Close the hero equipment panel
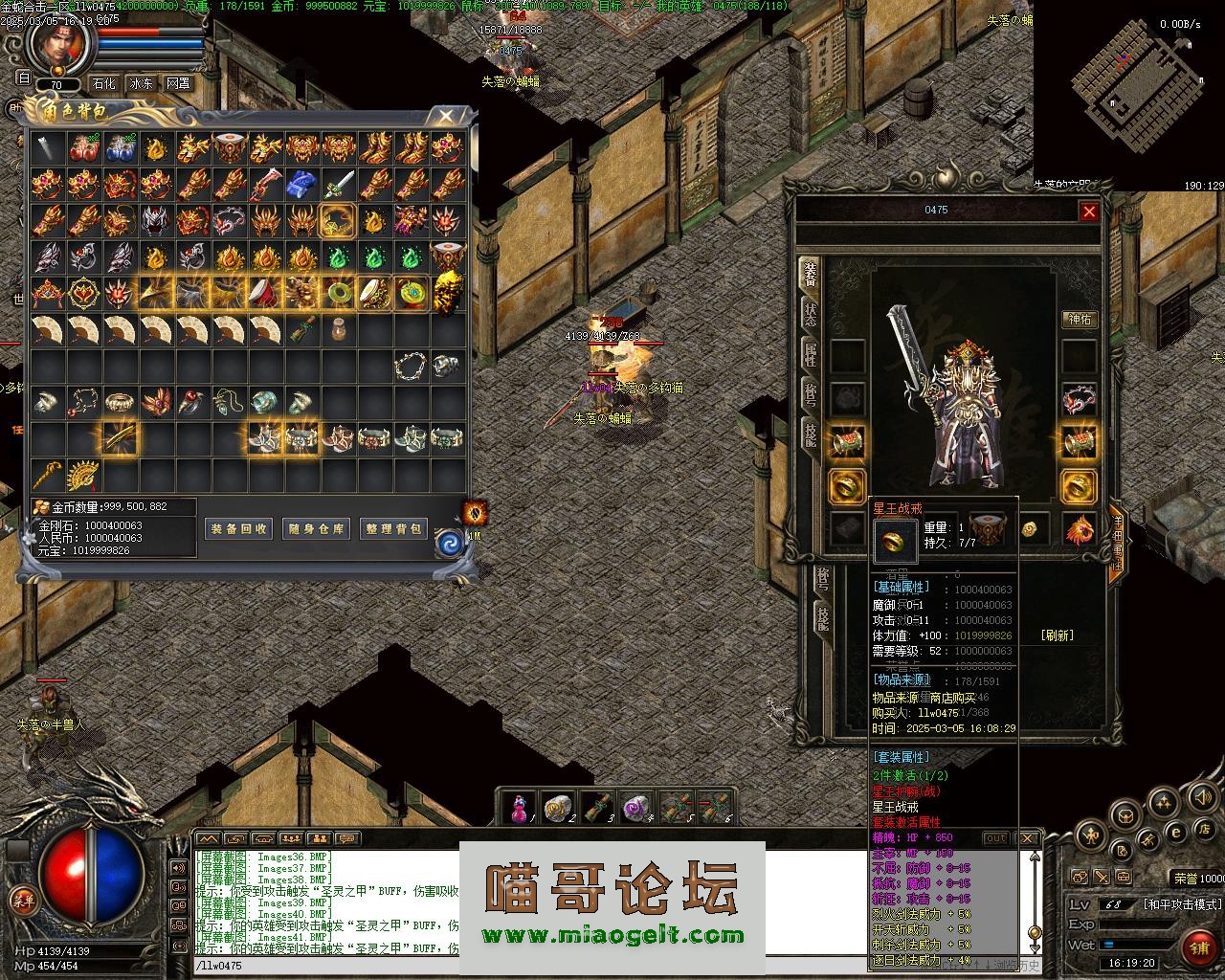1225x980 pixels. (x=1089, y=212)
